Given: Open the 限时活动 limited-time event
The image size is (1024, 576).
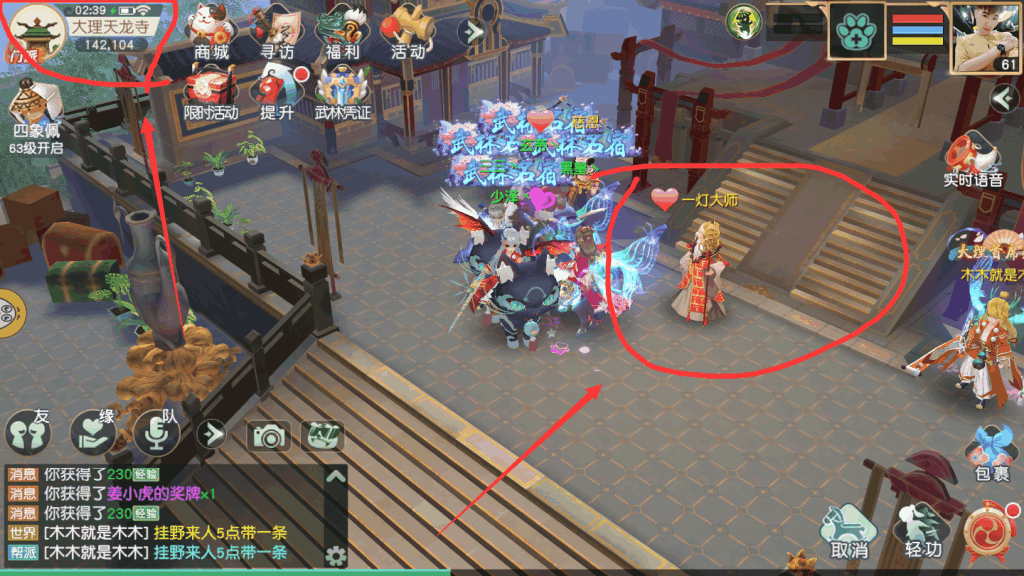Looking at the screenshot, I should pyautogui.click(x=210, y=90).
